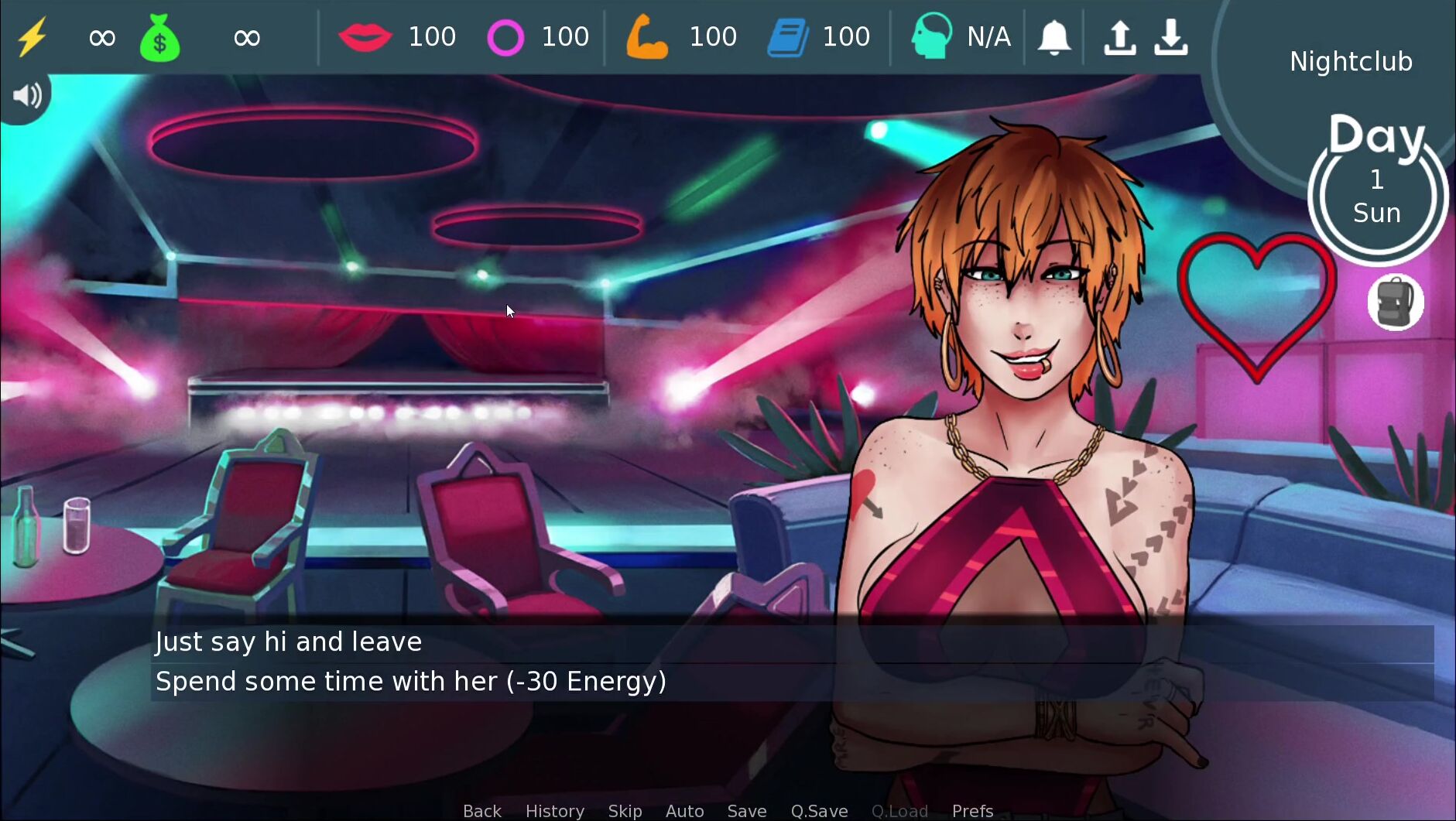Open the backpack inventory
1456x821 pixels.
[x=1395, y=303]
